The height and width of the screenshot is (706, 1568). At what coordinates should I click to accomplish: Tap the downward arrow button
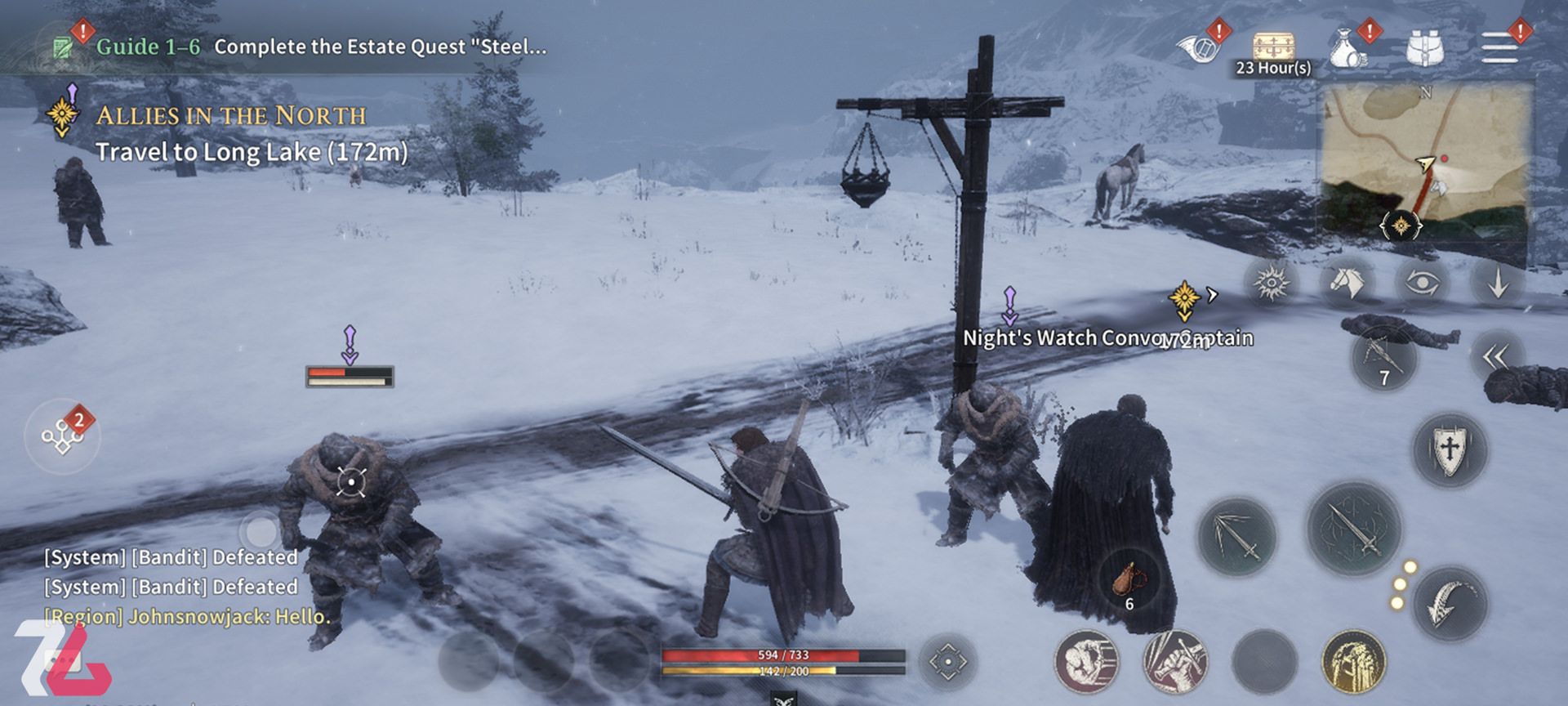(x=1498, y=284)
